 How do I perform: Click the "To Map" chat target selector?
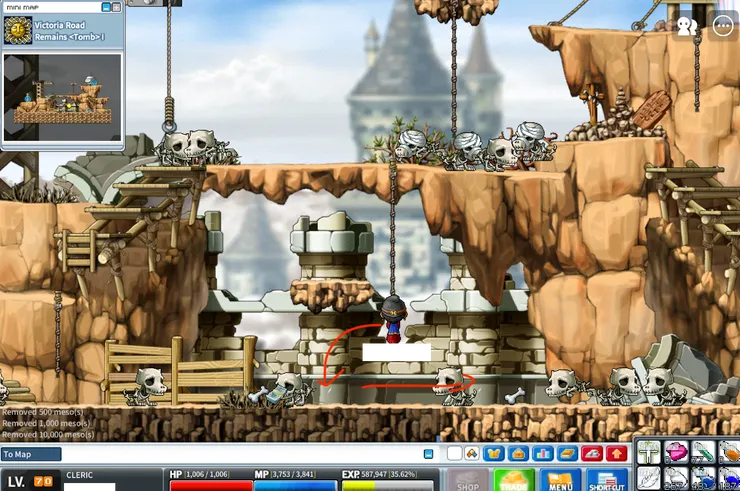tap(31, 454)
